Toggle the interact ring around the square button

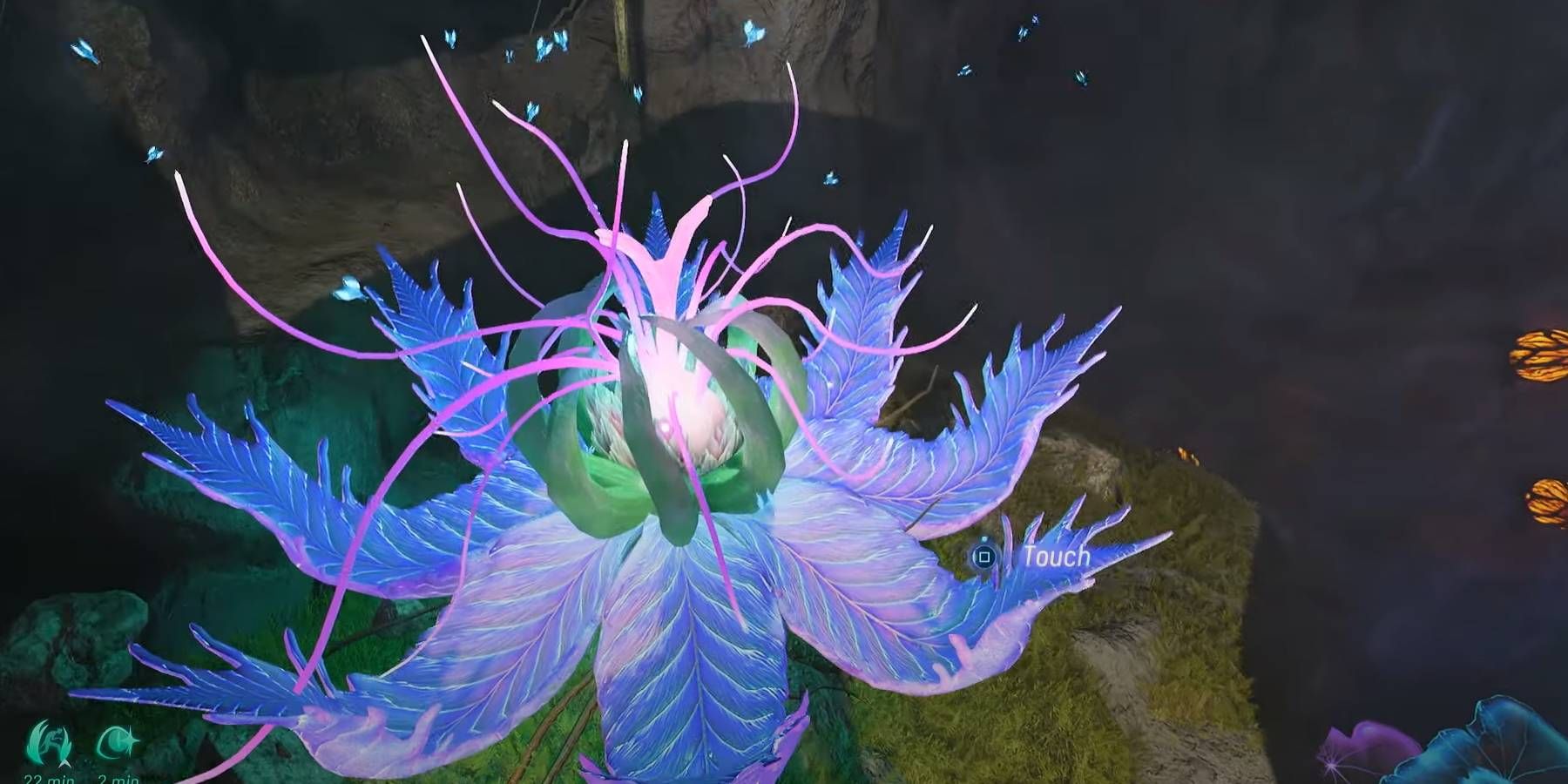point(985,558)
